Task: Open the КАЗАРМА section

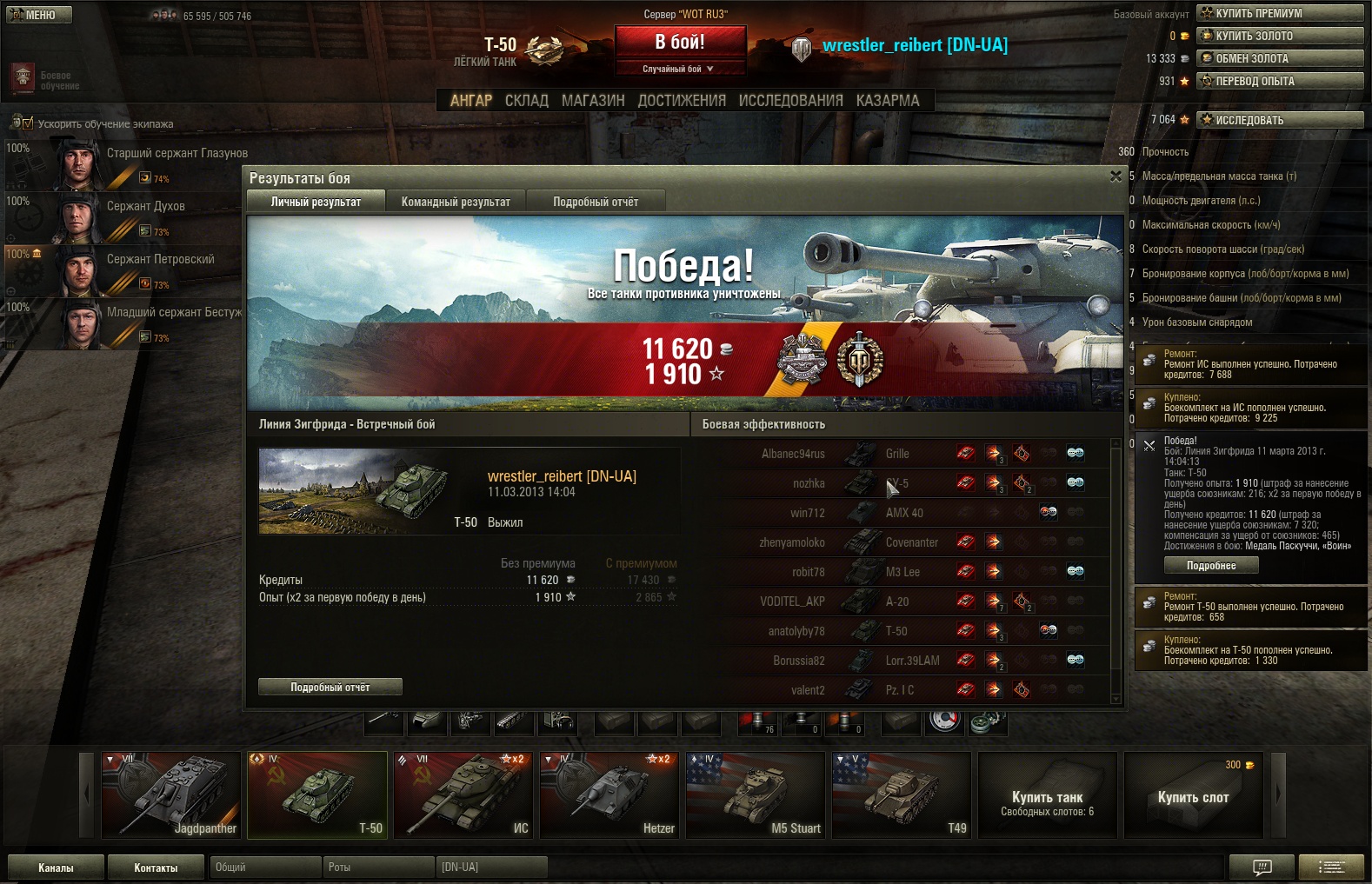Action: coord(887,101)
